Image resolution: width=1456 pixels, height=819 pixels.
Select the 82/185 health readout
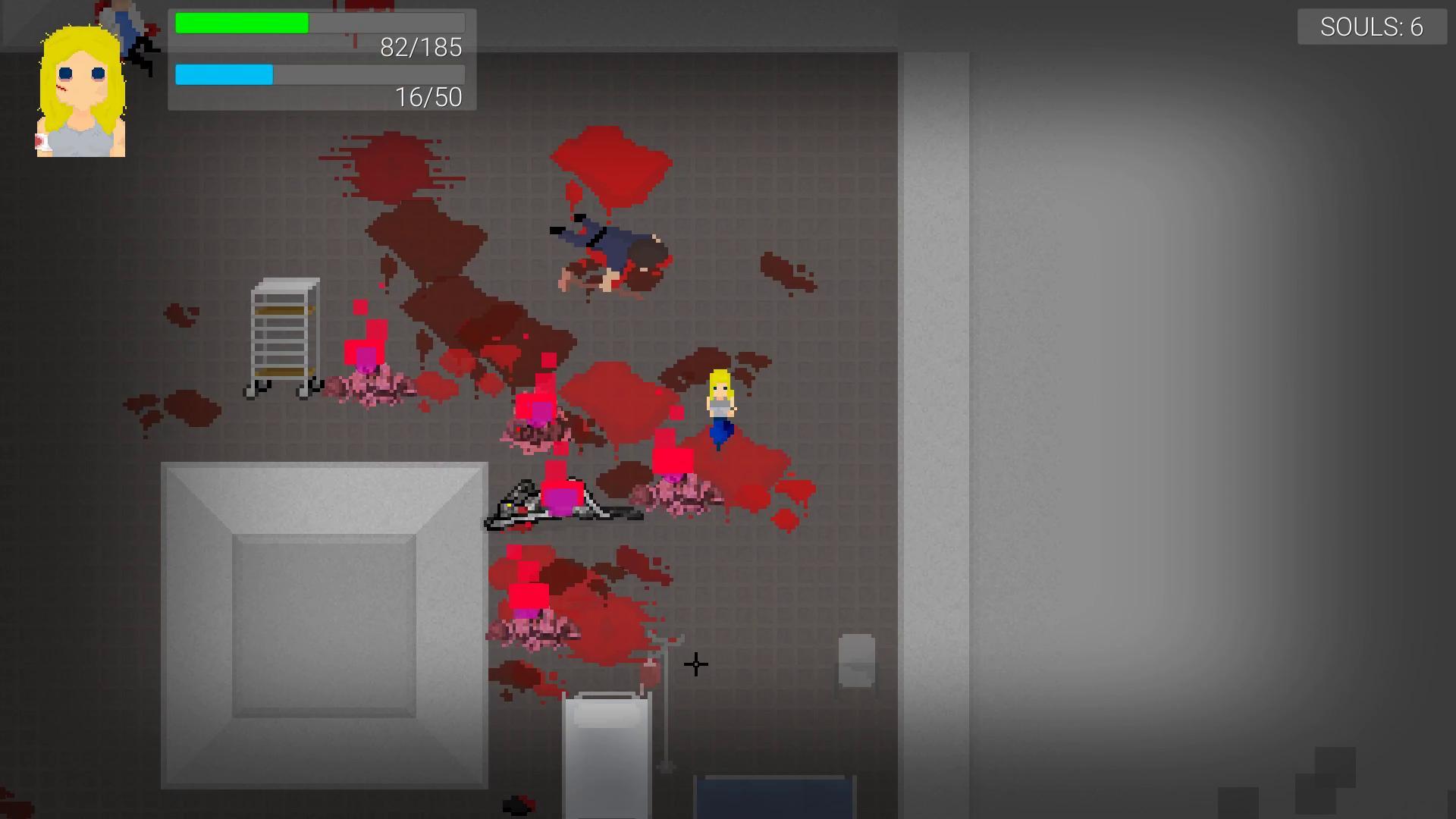[x=420, y=48]
